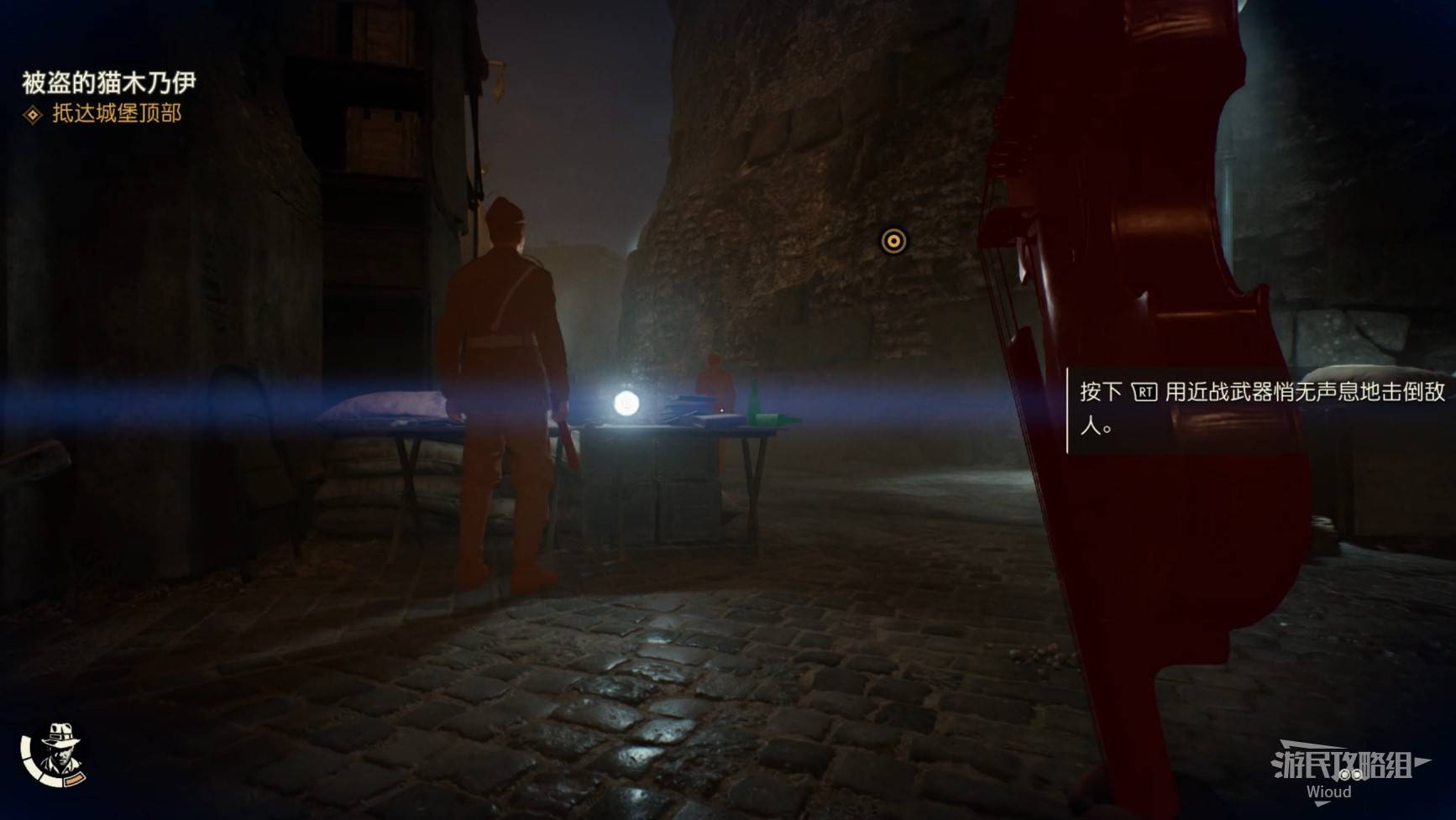Select the circular objective waypoint marker
The image size is (1456, 820).
click(x=893, y=242)
